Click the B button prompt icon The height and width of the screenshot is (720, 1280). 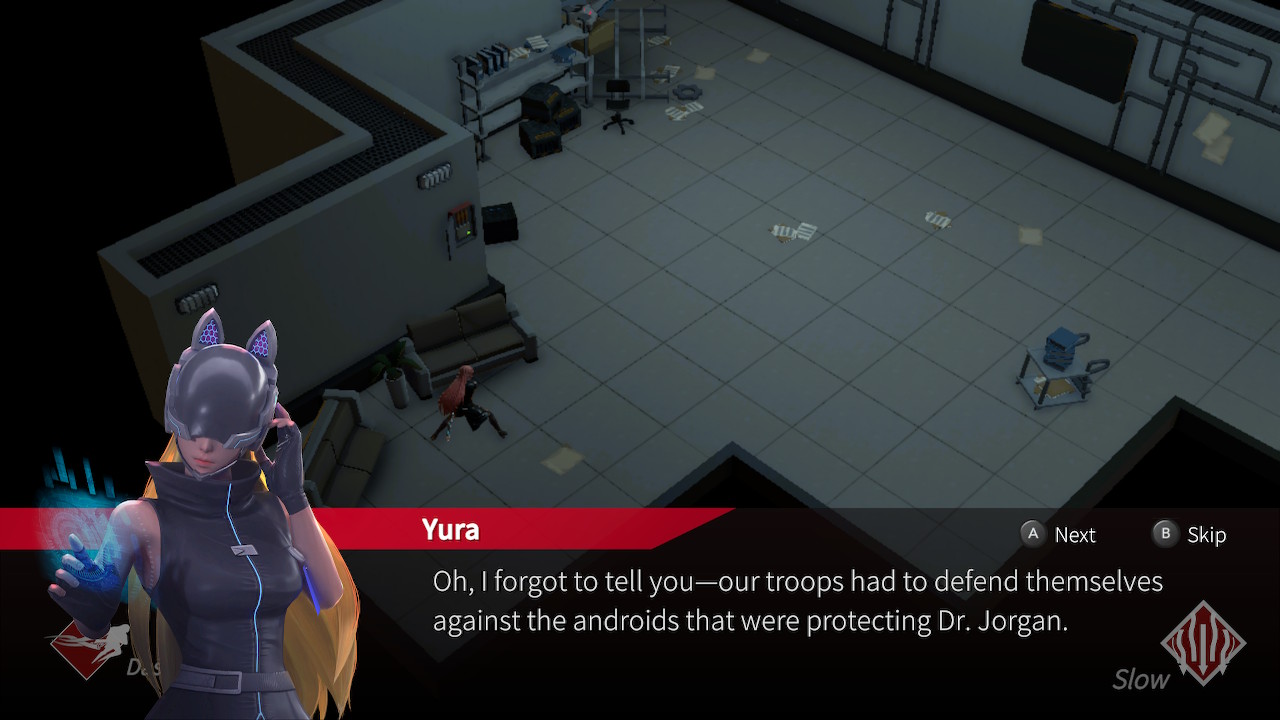tap(1164, 535)
